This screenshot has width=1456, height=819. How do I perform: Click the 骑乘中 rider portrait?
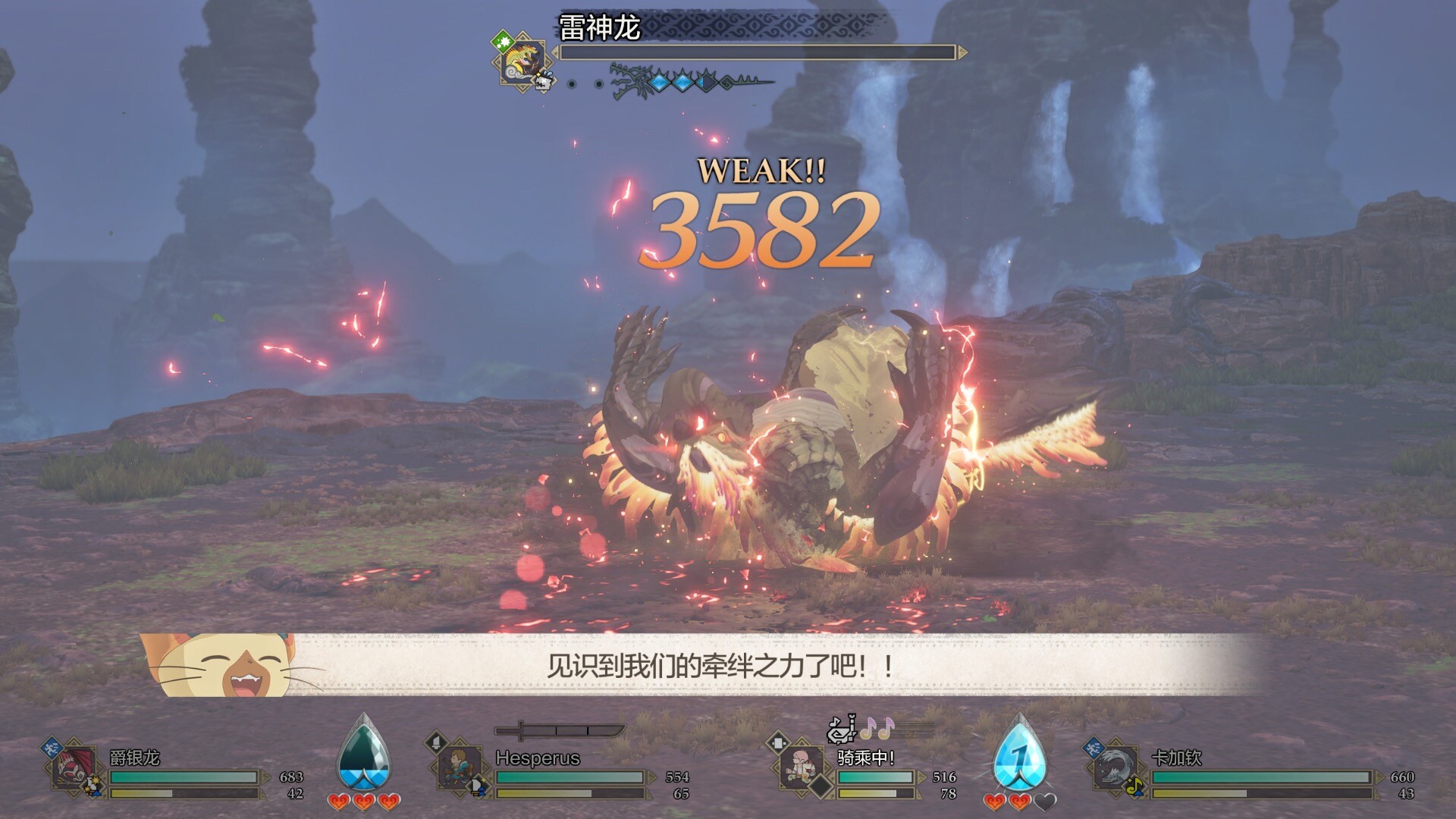coord(802,766)
